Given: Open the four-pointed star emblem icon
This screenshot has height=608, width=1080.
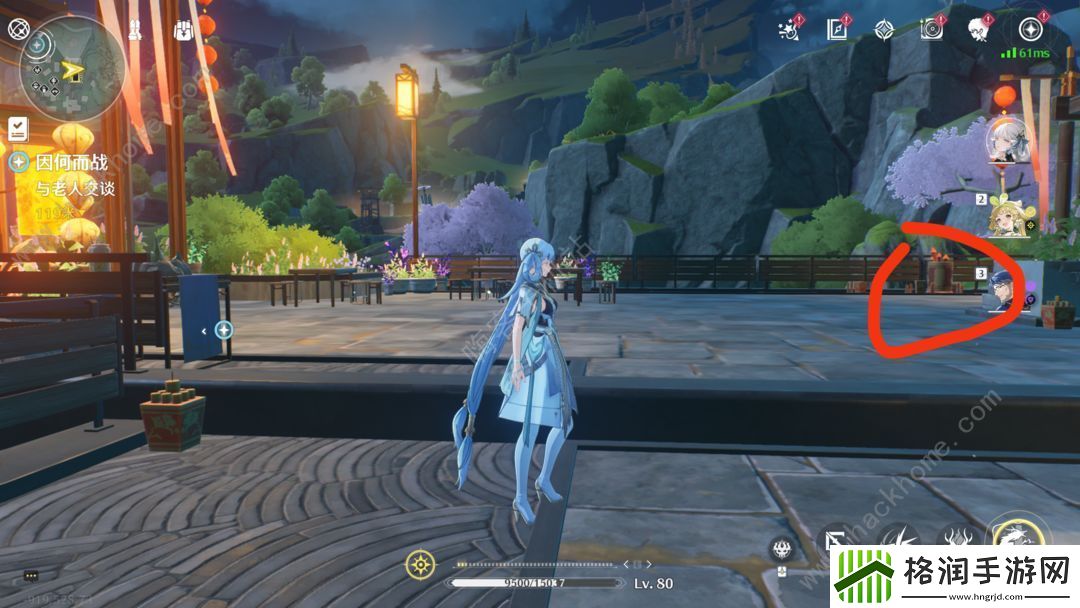Looking at the screenshot, I should pos(884,29).
